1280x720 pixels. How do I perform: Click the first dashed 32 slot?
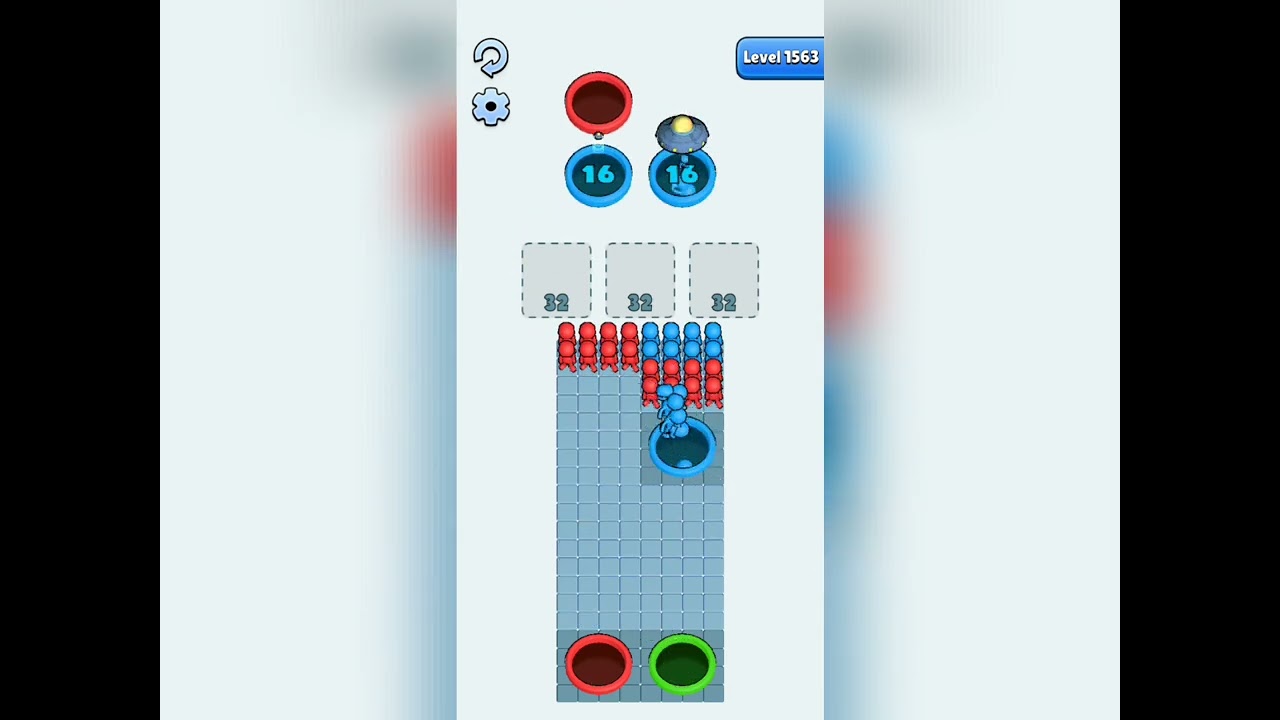pos(556,280)
